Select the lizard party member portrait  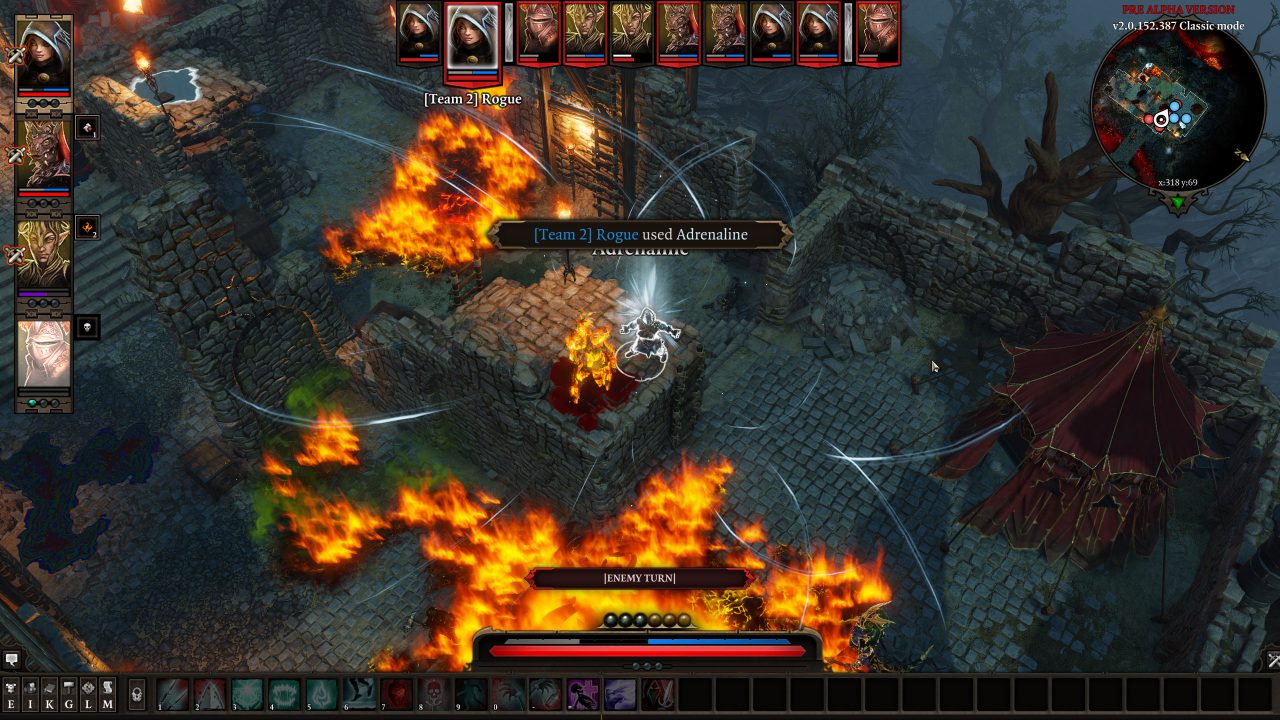[x=44, y=154]
